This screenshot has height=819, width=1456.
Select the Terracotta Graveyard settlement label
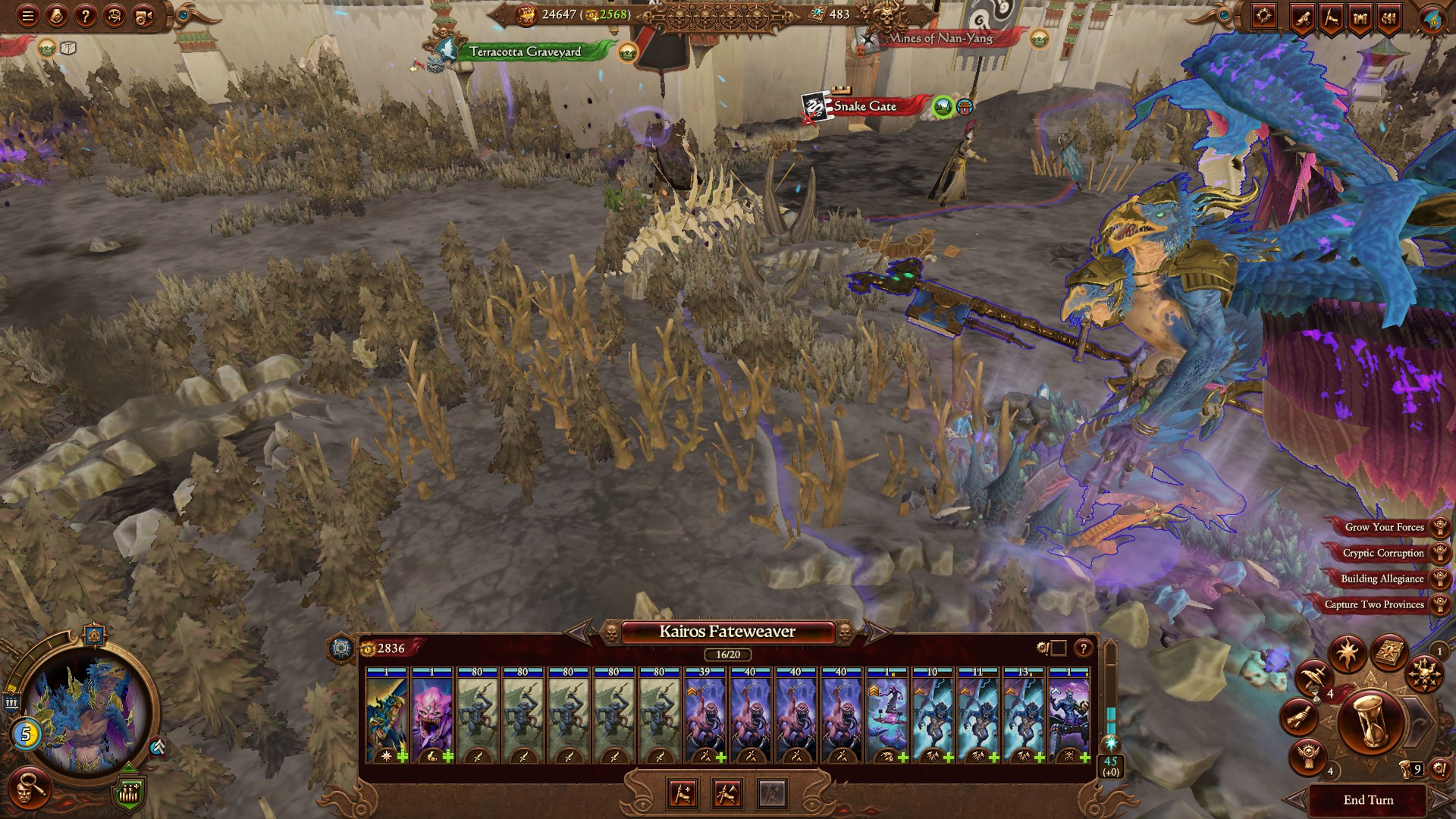point(525,52)
